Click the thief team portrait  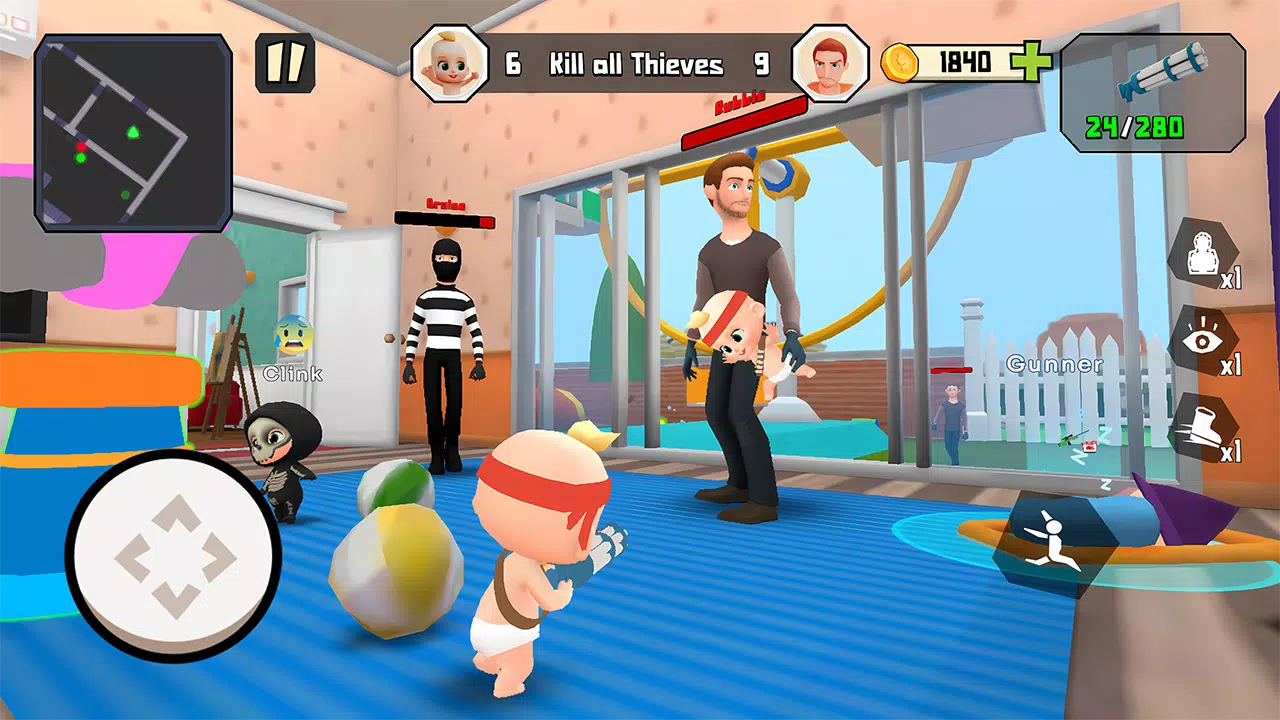[x=829, y=63]
